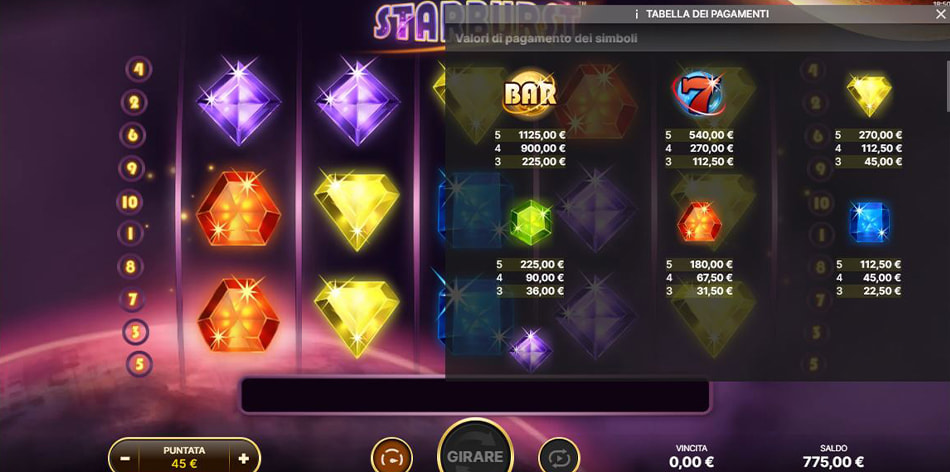Click the orange button left of GIRARE
Screen dimensions: 950x472
click(x=391, y=458)
